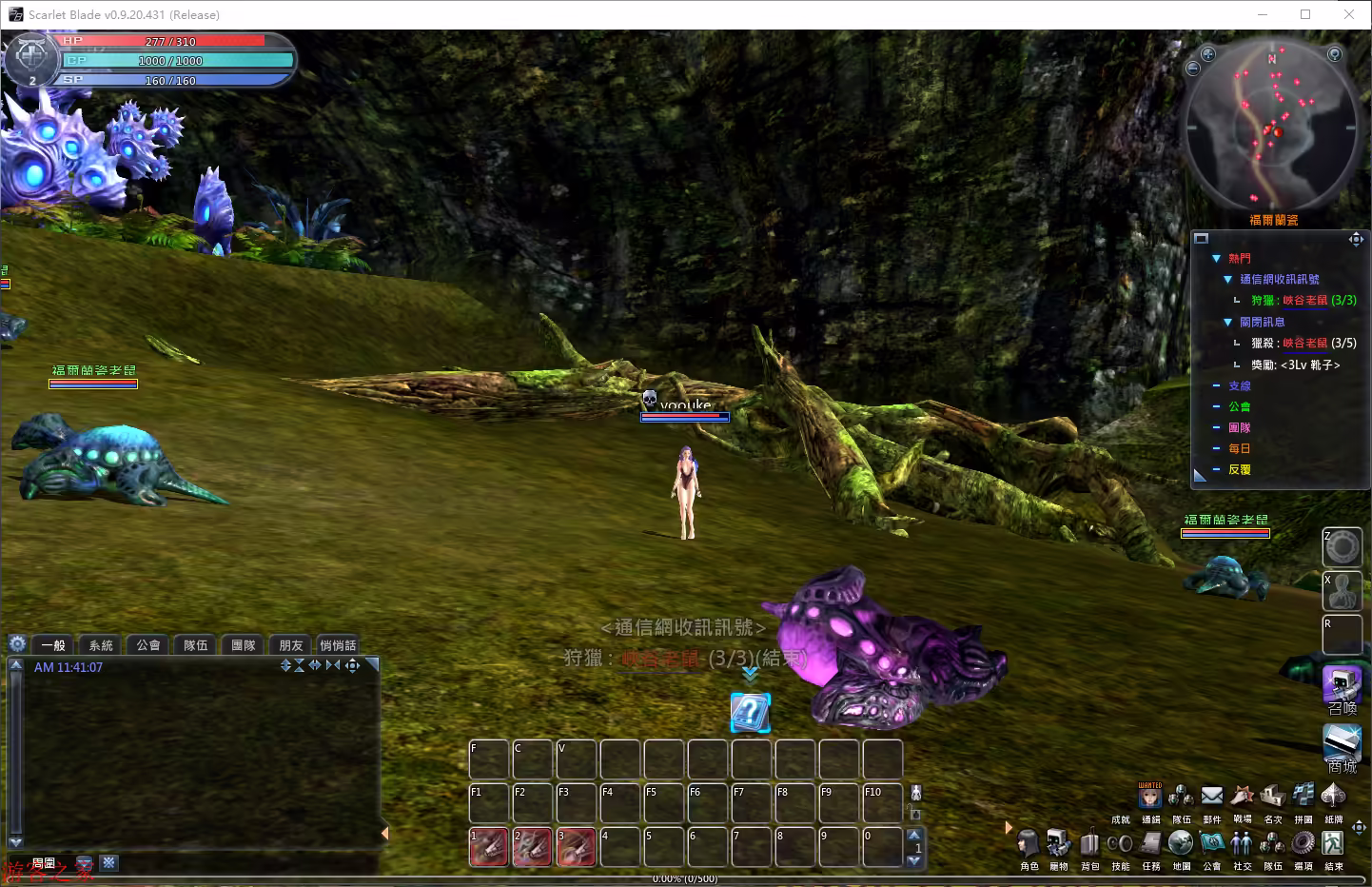The width and height of the screenshot is (1372, 887).
Task: Open the 地圖 world map globe
Action: click(x=1181, y=844)
